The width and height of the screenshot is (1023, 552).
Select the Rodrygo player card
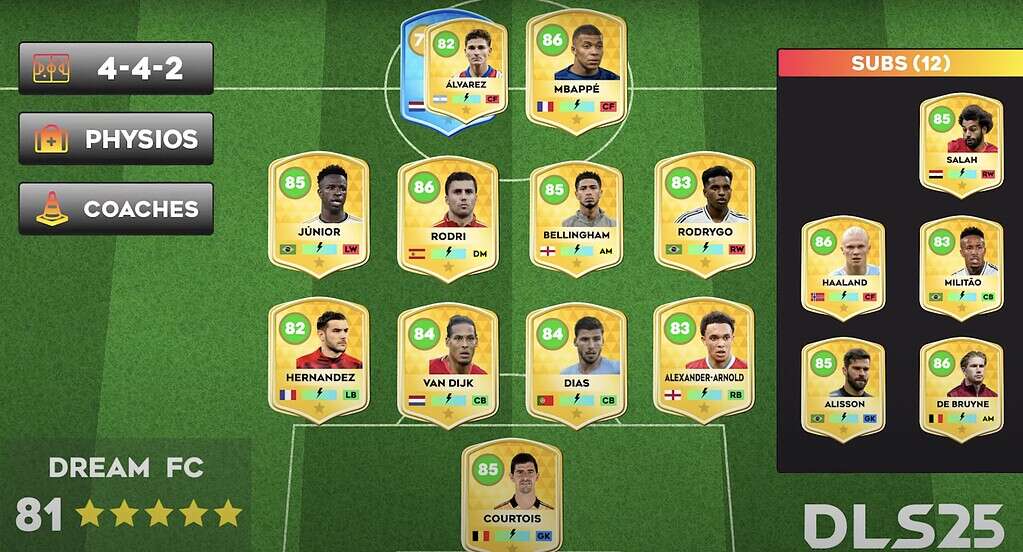coord(704,214)
